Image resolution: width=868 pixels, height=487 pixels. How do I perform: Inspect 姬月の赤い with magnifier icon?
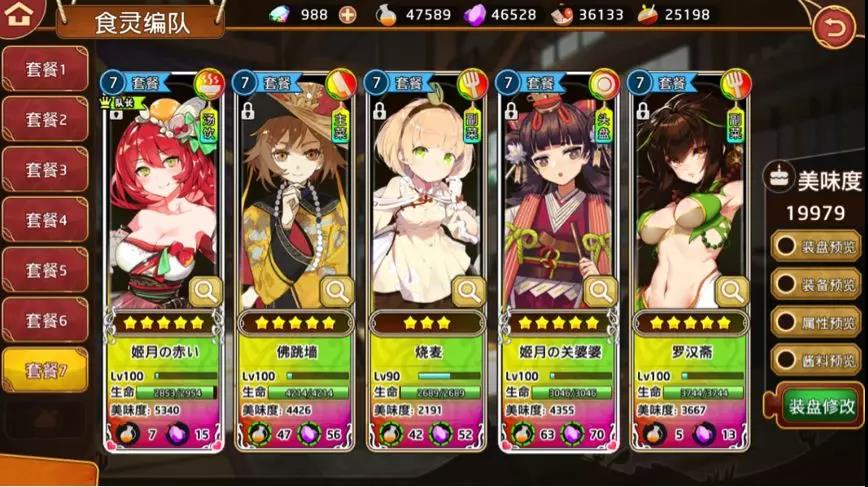point(205,291)
